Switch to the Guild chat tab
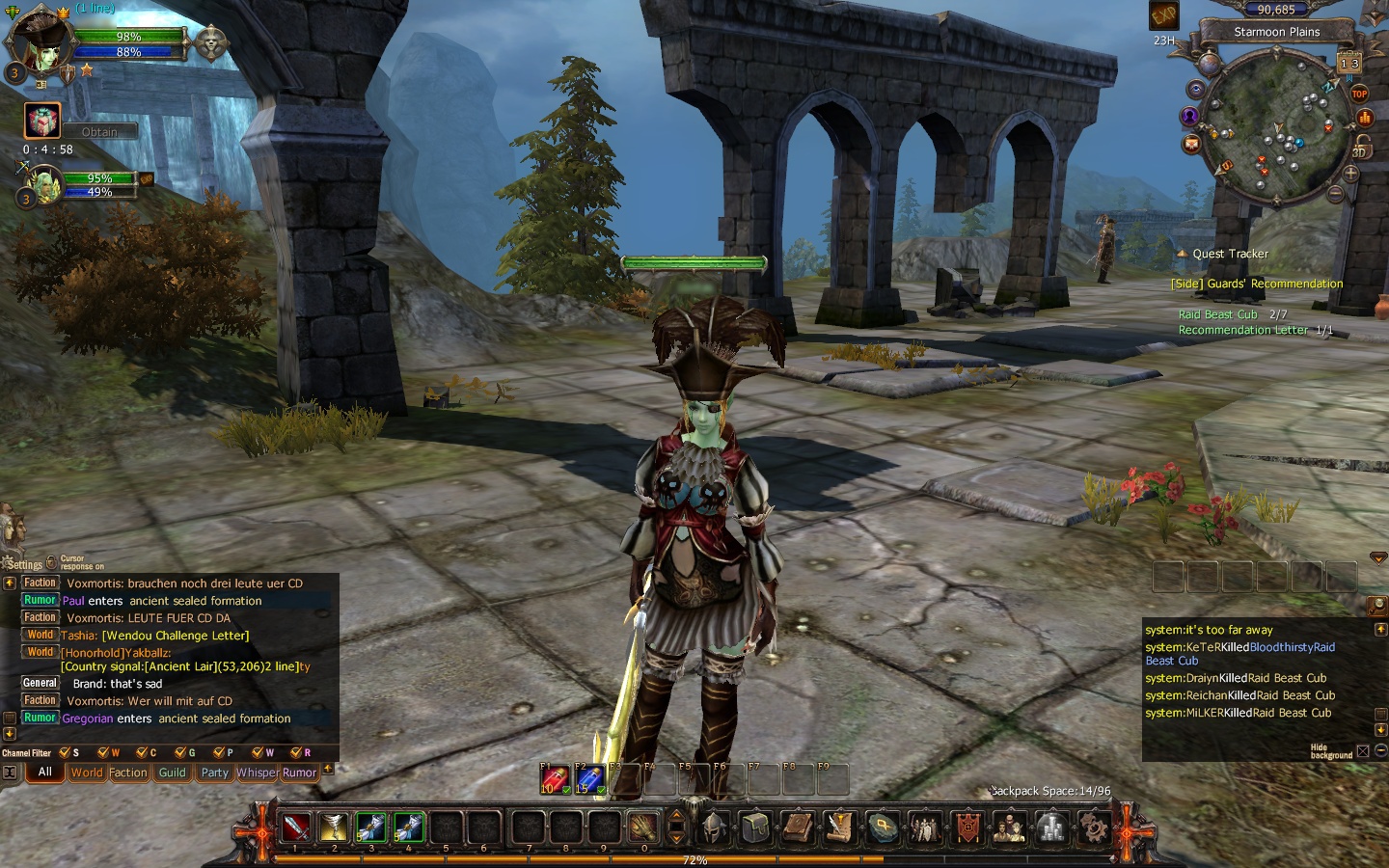The image size is (1389, 868). click(172, 773)
